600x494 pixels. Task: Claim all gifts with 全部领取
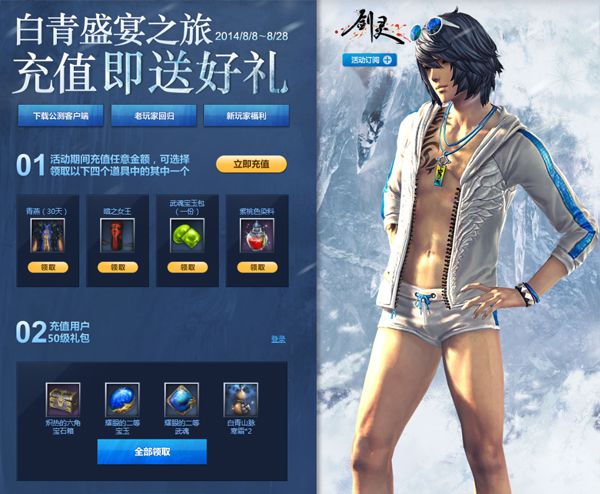tap(151, 452)
